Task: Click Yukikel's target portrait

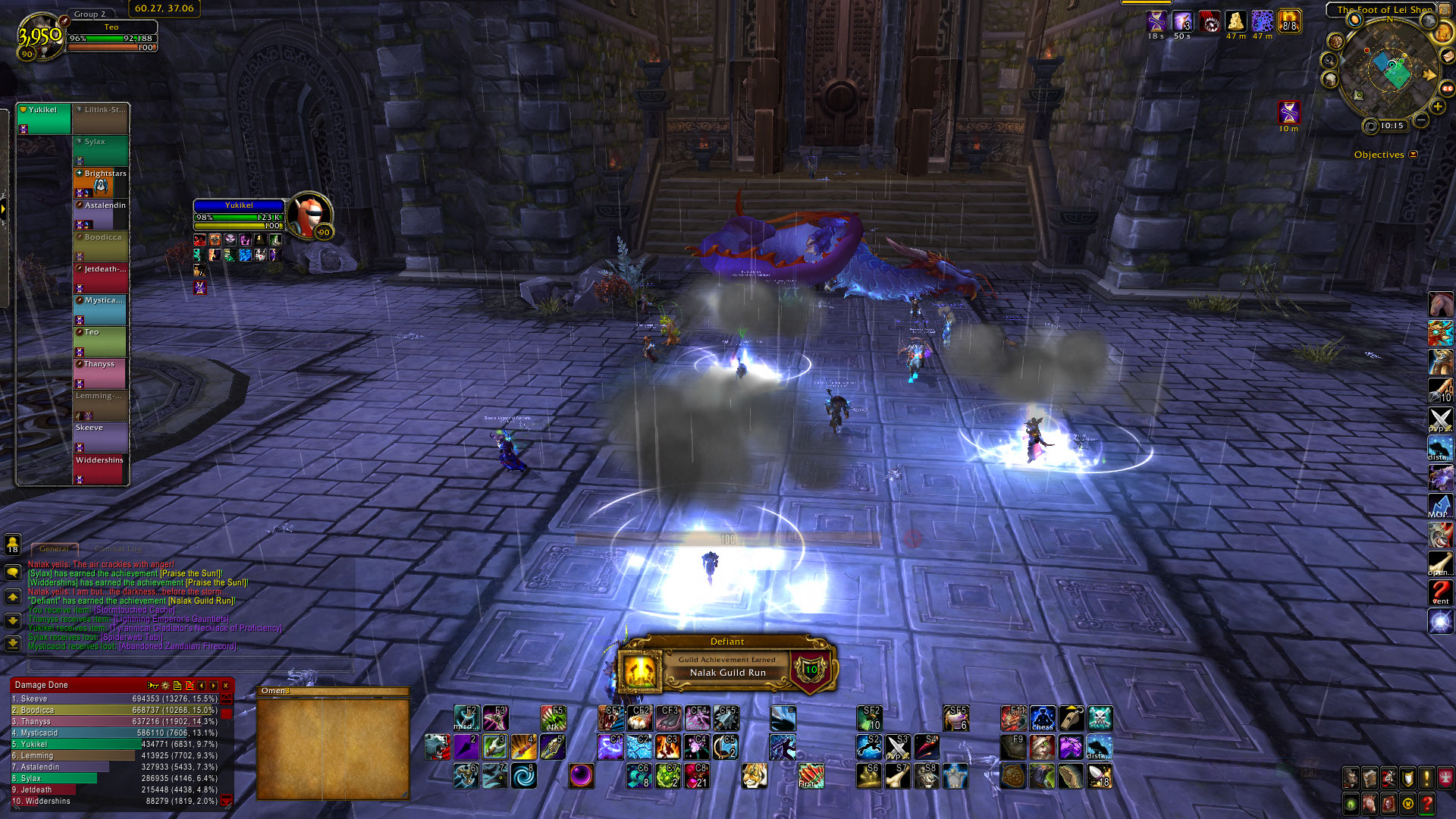Action: coord(308,215)
